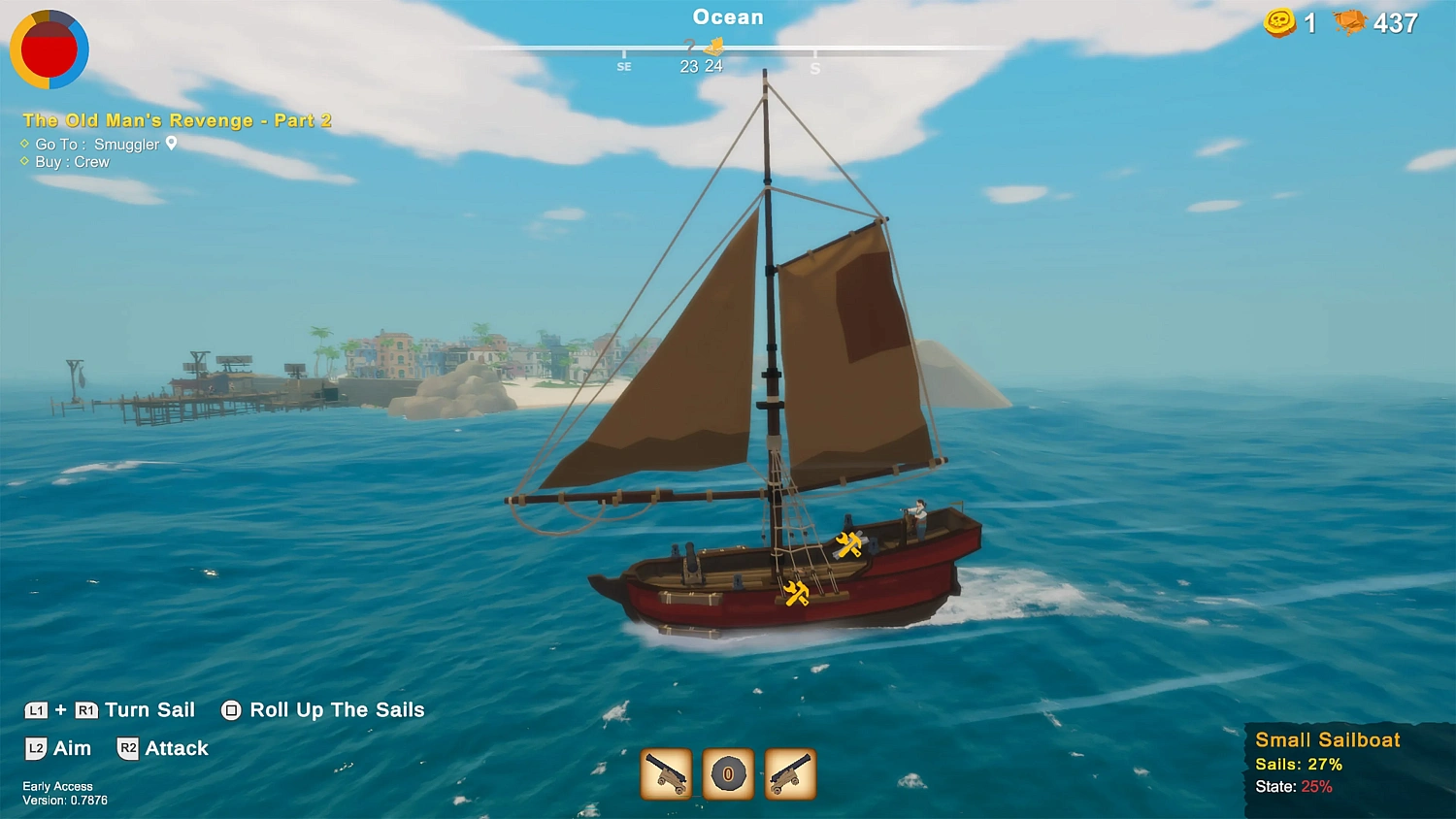This screenshot has width=1456, height=819.
Task: Click the gray question mark compass marker
Action: [689, 46]
